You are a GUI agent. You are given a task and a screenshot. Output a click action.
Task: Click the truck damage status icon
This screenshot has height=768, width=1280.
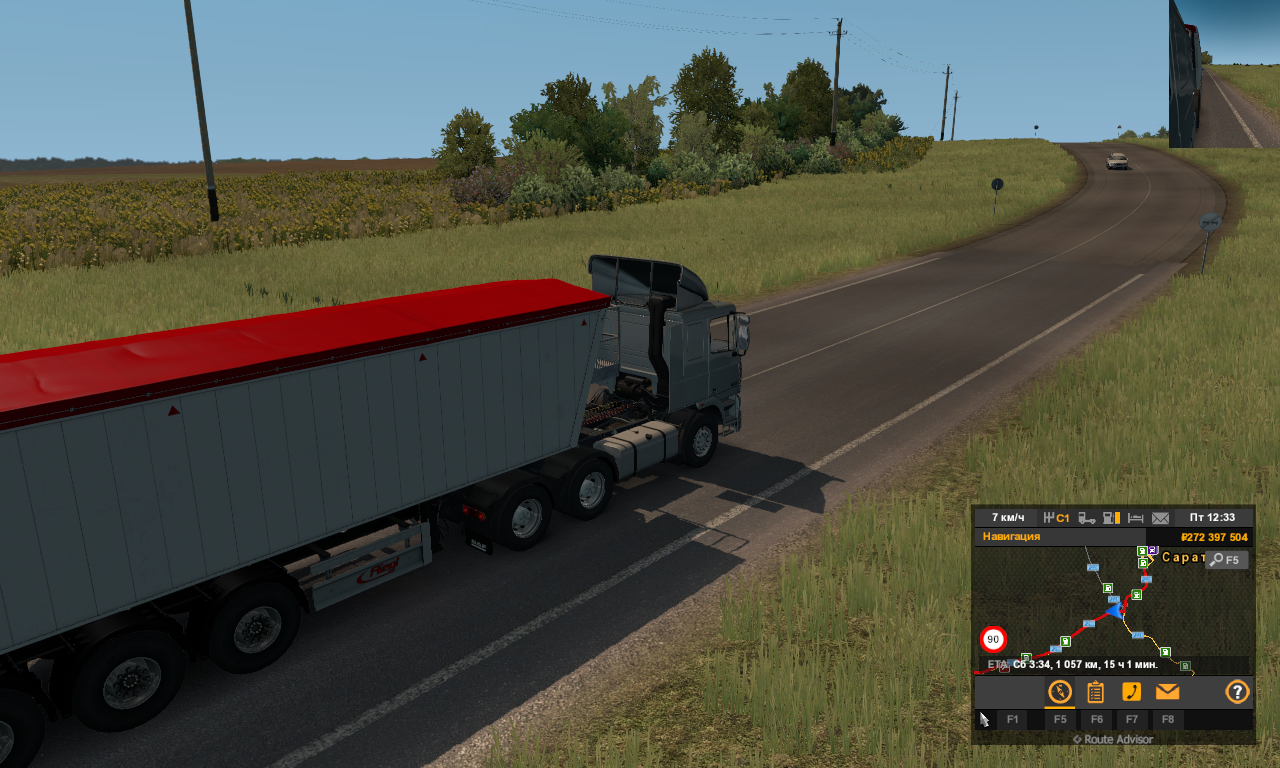[1086, 518]
